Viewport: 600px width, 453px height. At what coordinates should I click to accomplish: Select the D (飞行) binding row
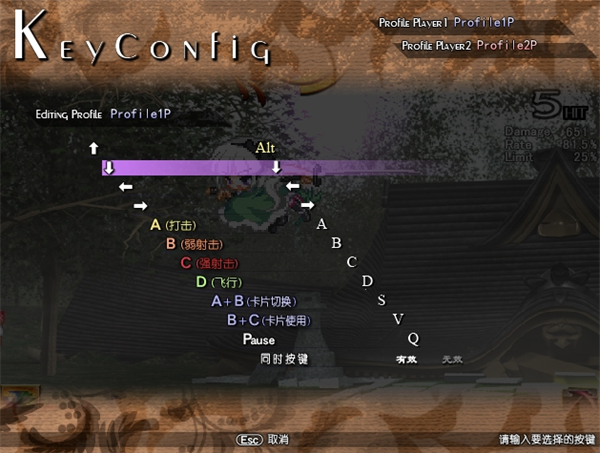pos(219,282)
